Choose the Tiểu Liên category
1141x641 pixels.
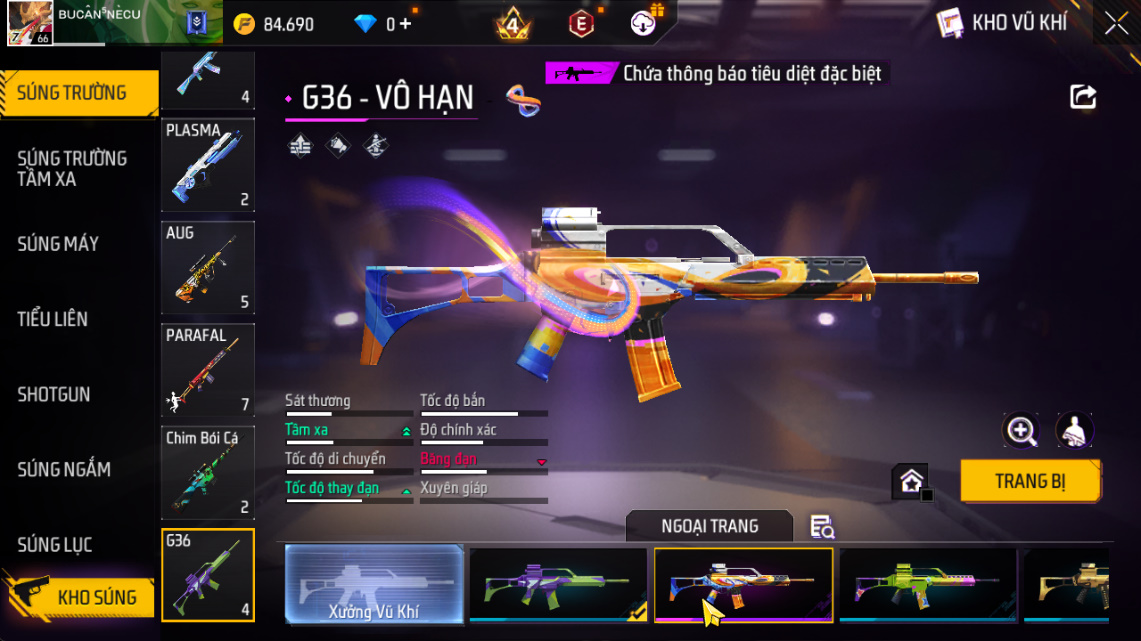[53, 319]
